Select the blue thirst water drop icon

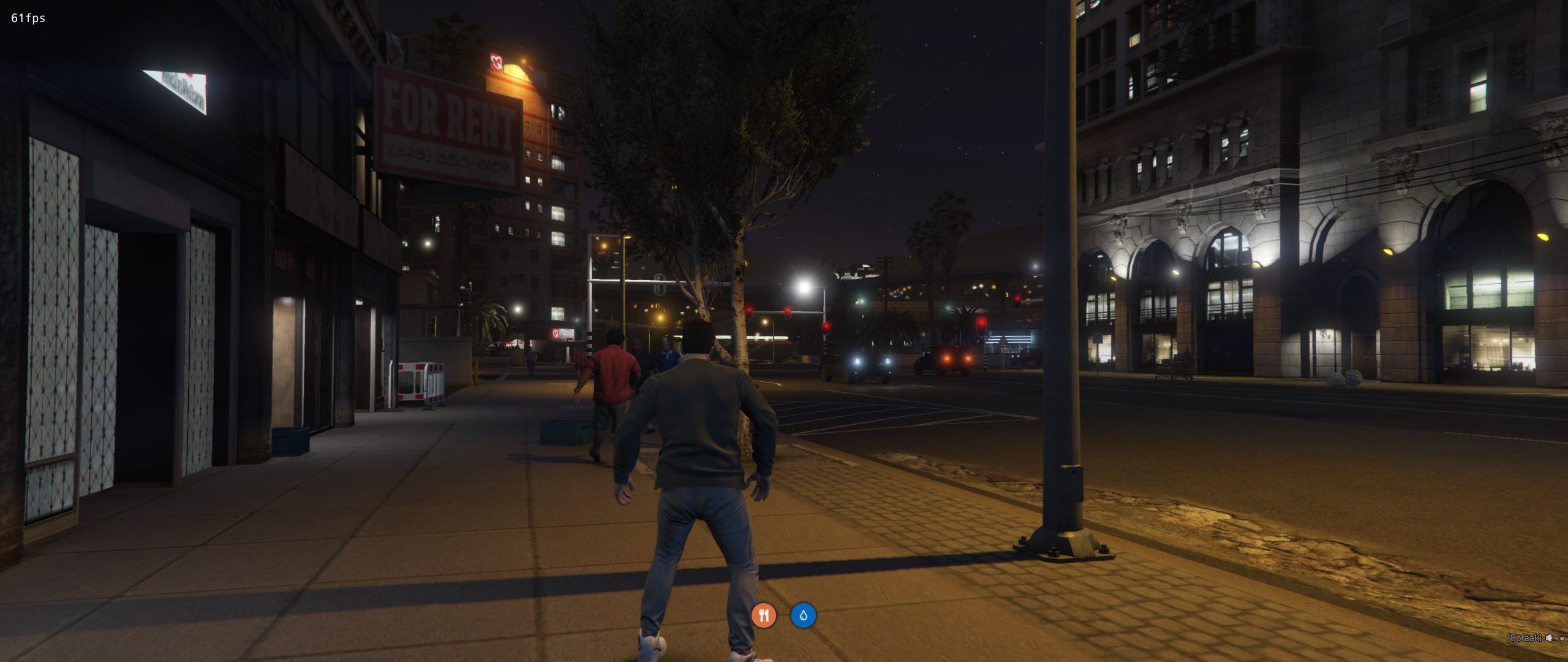click(803, 615)
